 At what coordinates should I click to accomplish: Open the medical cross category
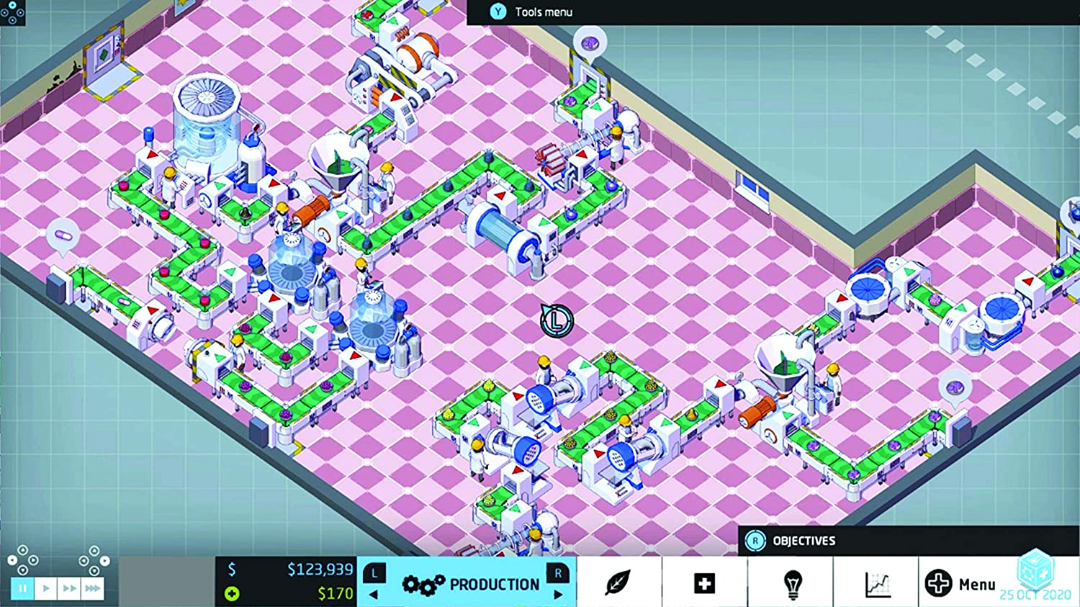click(704, 583)
